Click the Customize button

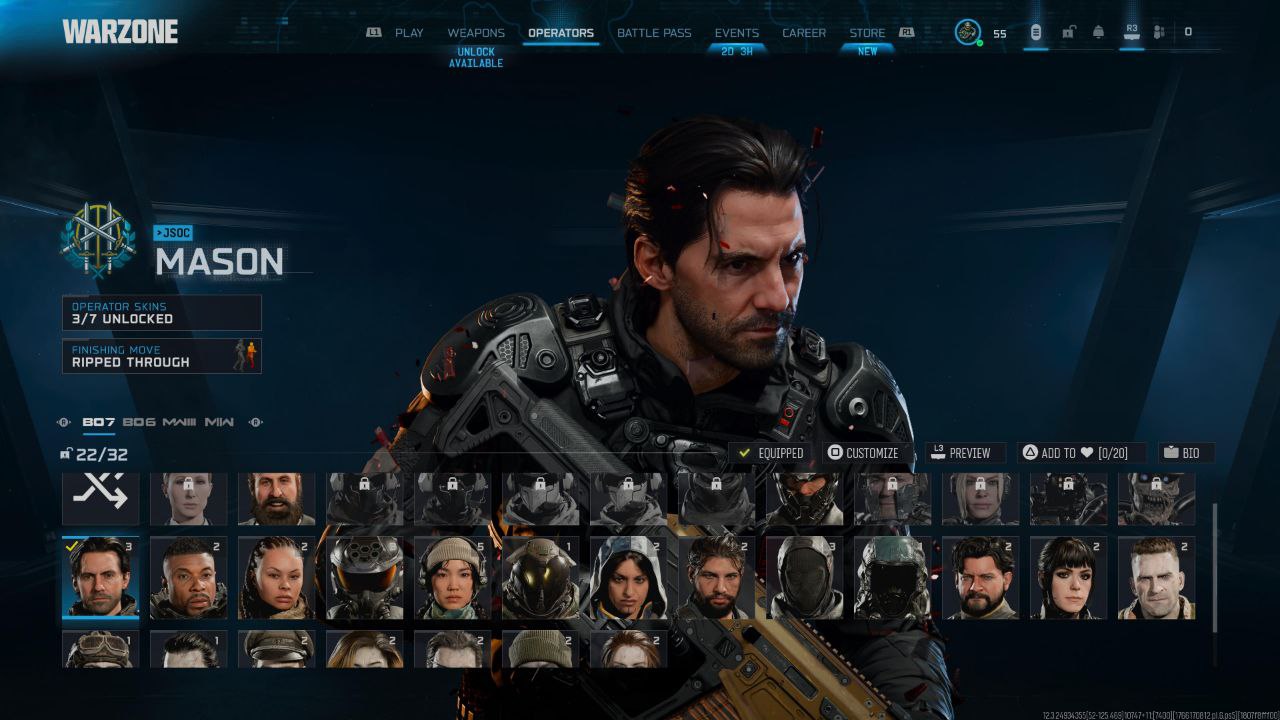coord(864,453)
